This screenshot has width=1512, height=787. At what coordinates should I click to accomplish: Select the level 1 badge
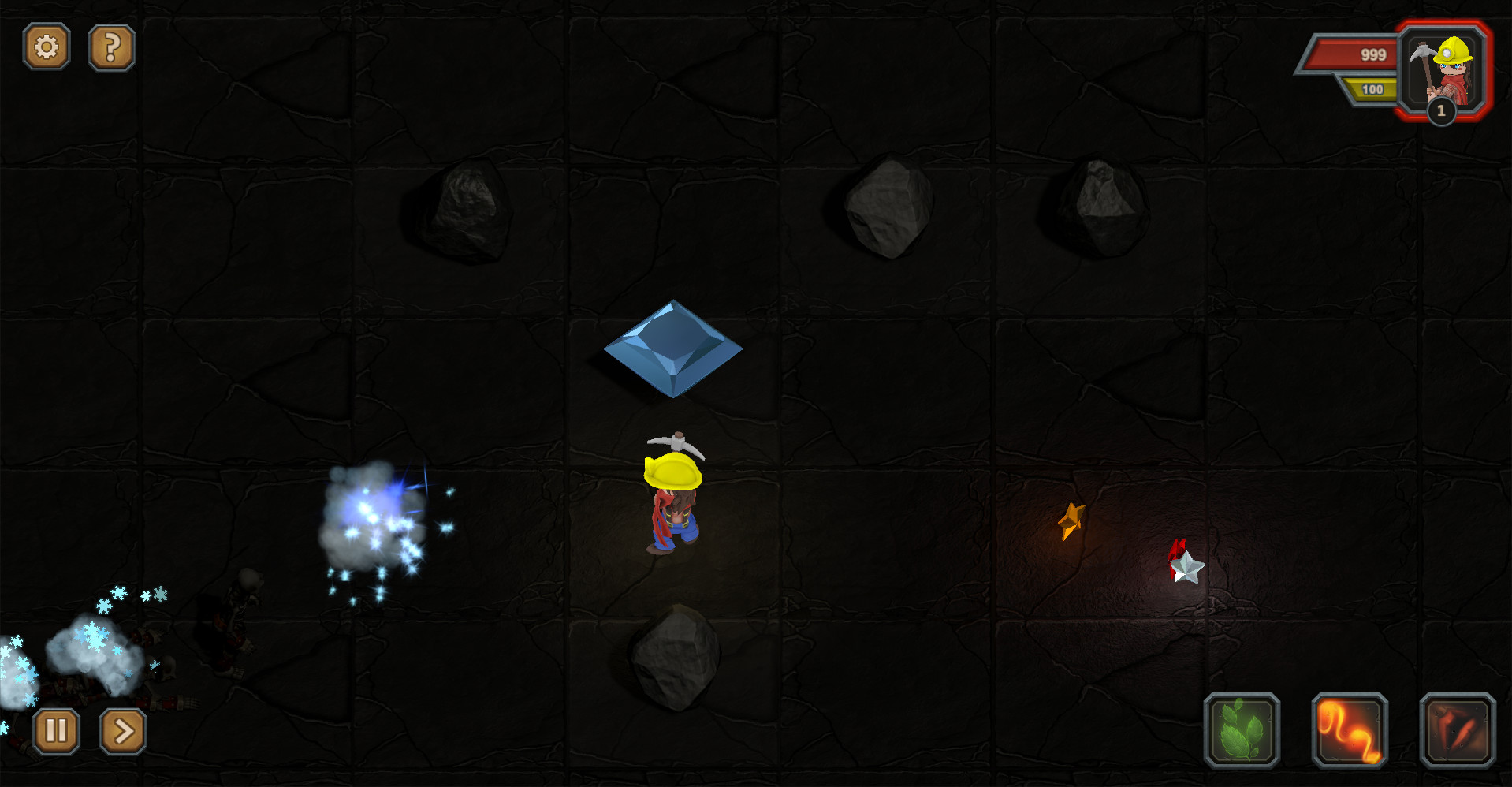coord(1441,113)
